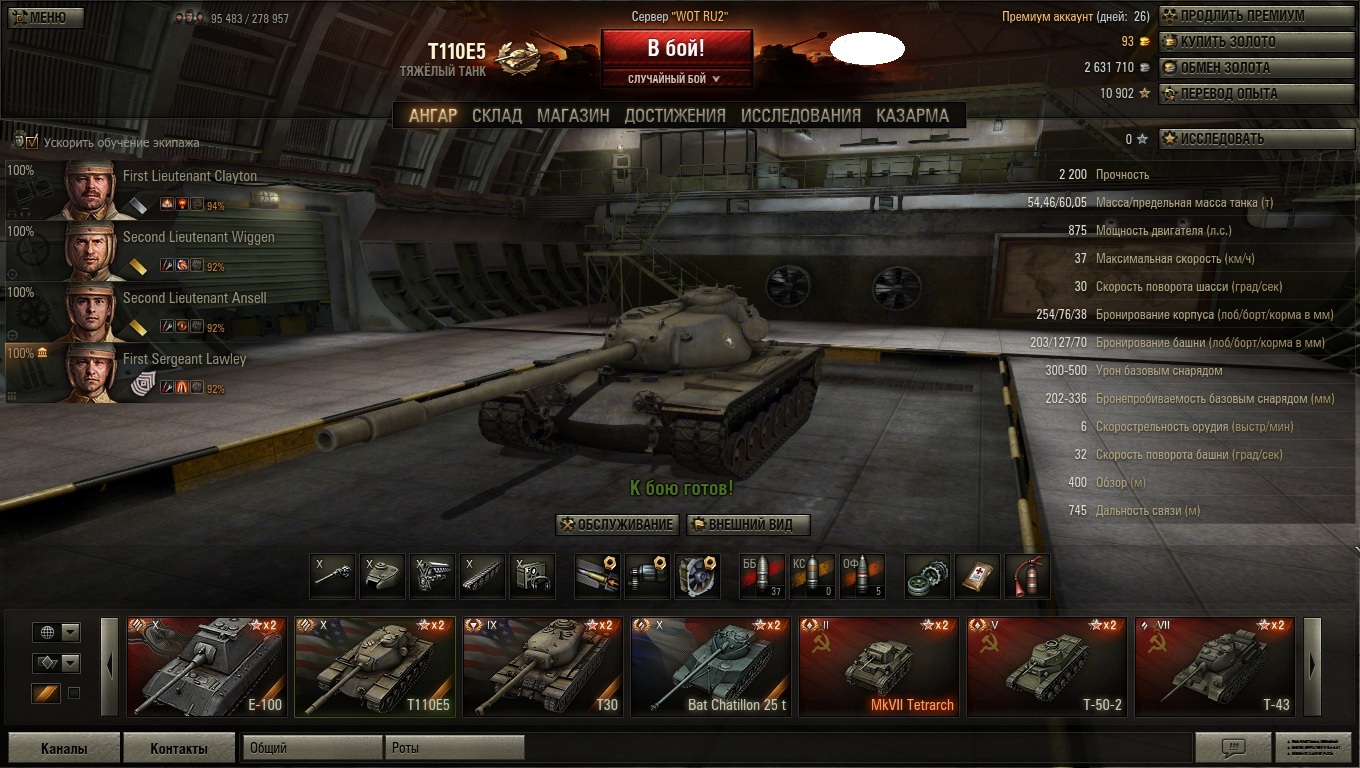The width and height of the screenshot is (1360, 768).
Task: Select the E-100 tank in the carousel
Action: point(207,666)
